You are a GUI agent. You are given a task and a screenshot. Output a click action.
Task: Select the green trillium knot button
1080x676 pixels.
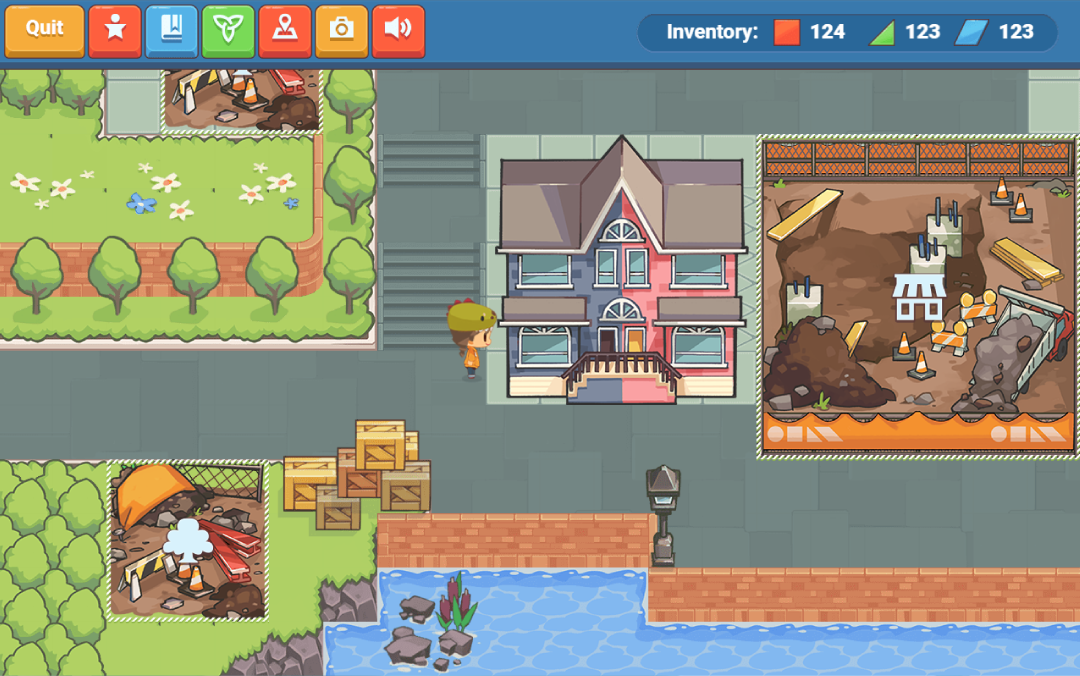(228, 30)
